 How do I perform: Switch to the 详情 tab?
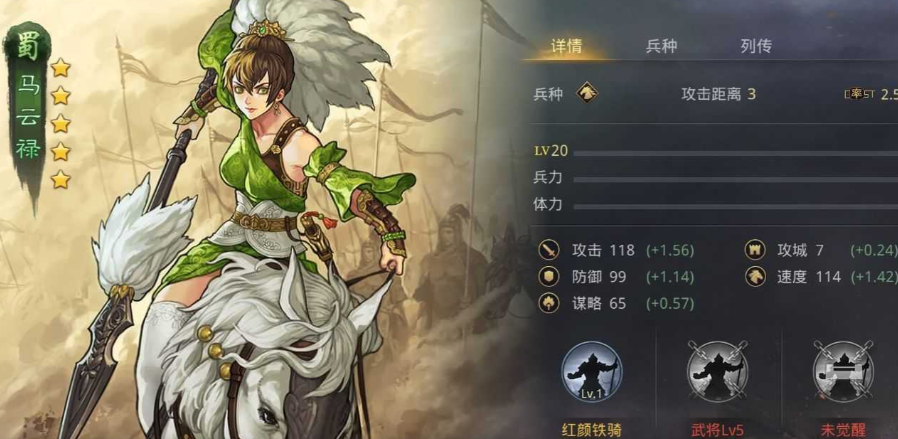tap(566, 46)
